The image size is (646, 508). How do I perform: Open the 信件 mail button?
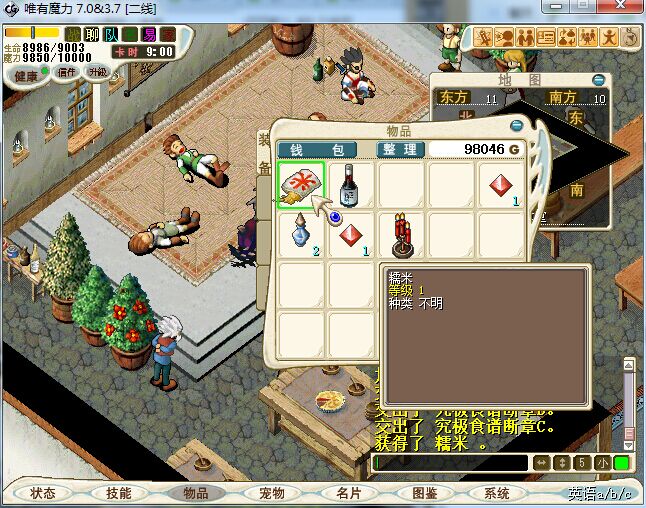coord(66,72)
